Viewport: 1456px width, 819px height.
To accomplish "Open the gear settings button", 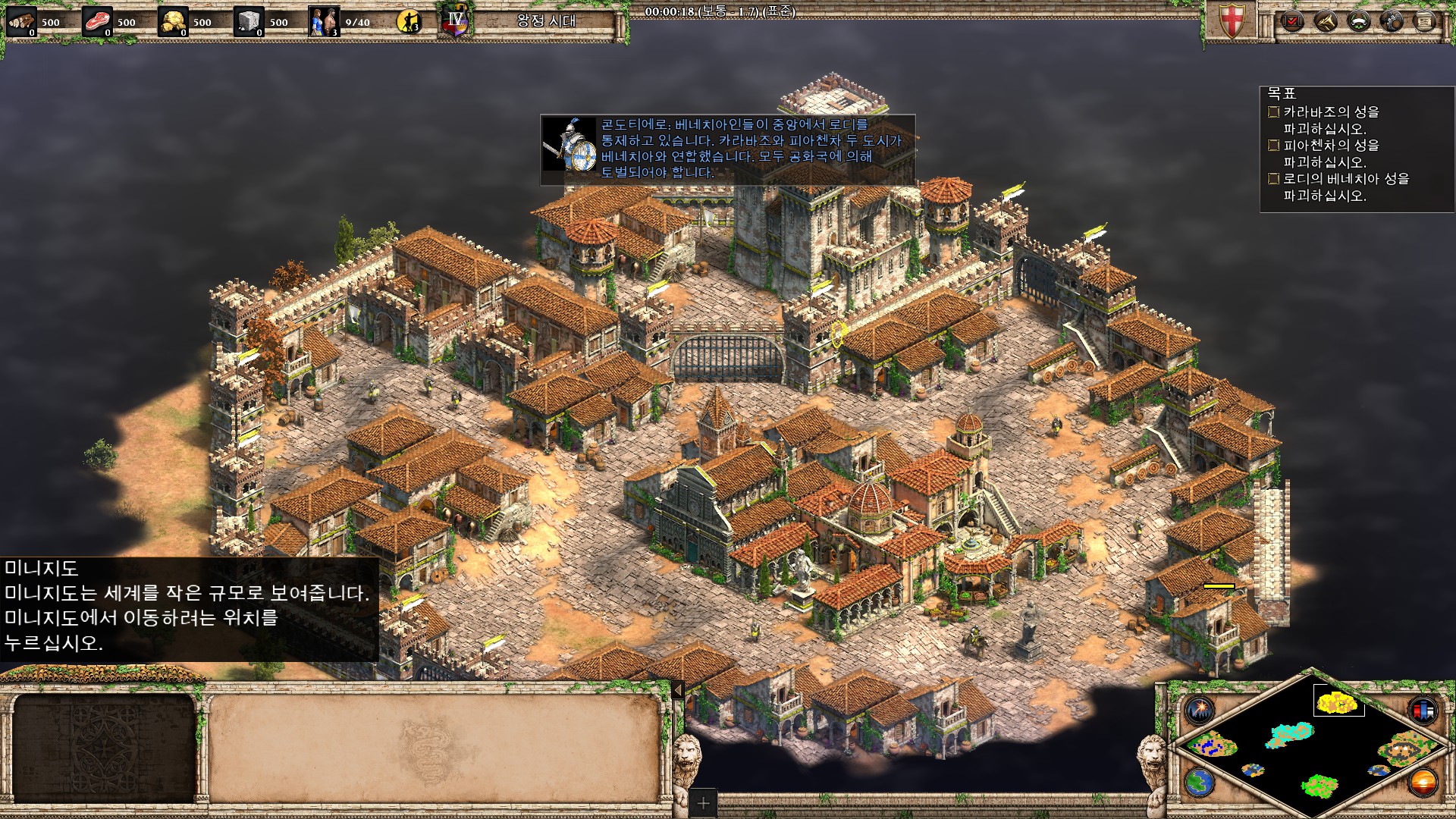I will (x=1392, y=21).
